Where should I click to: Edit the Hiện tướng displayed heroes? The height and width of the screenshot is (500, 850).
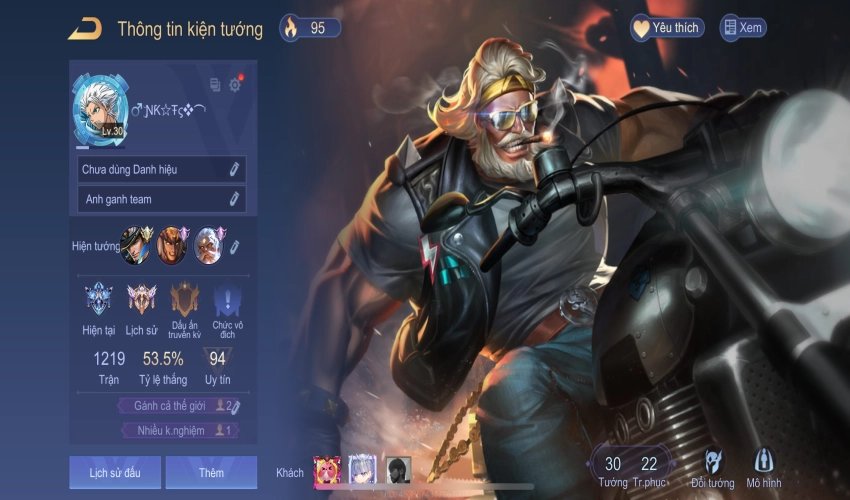[236, 246]
